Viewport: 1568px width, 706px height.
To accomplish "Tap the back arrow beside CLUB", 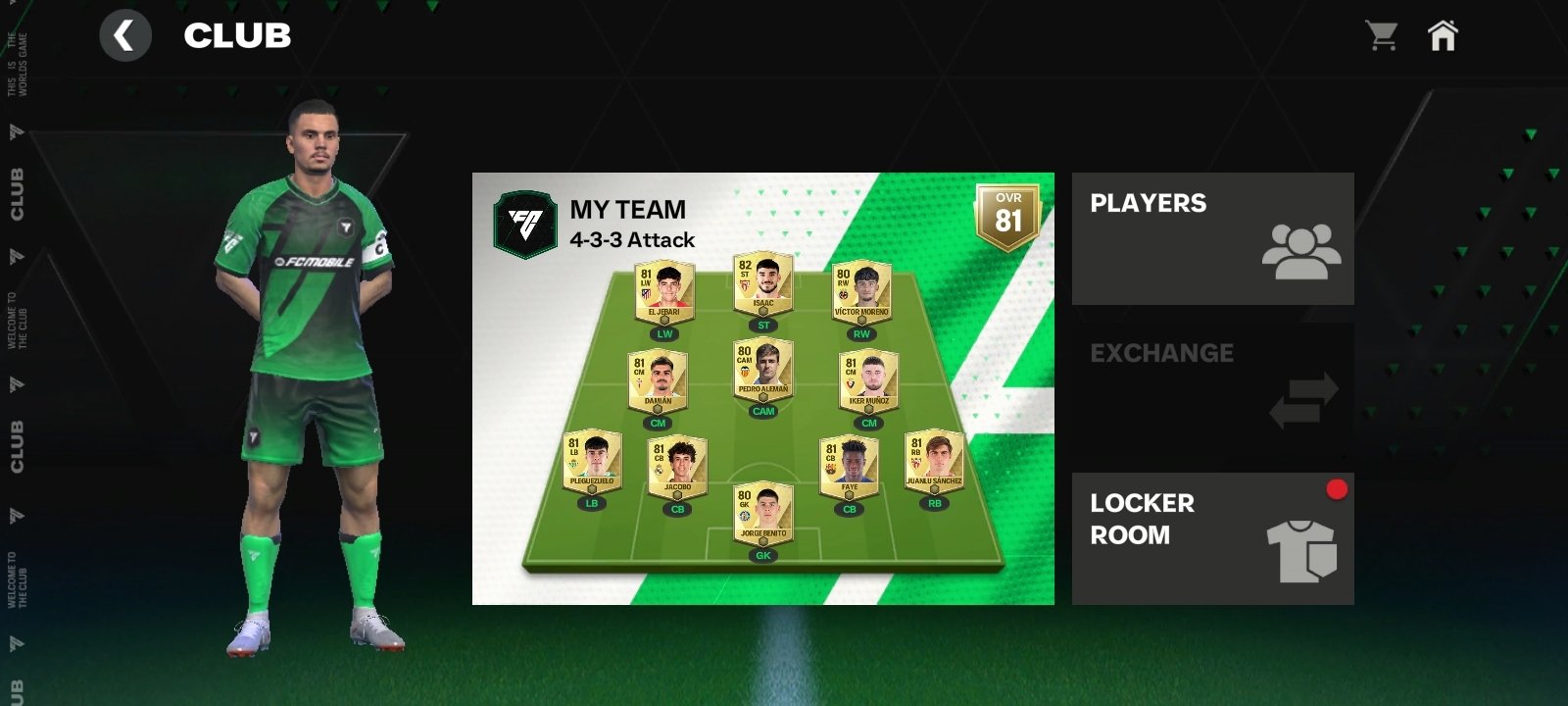I will point(126,35).
